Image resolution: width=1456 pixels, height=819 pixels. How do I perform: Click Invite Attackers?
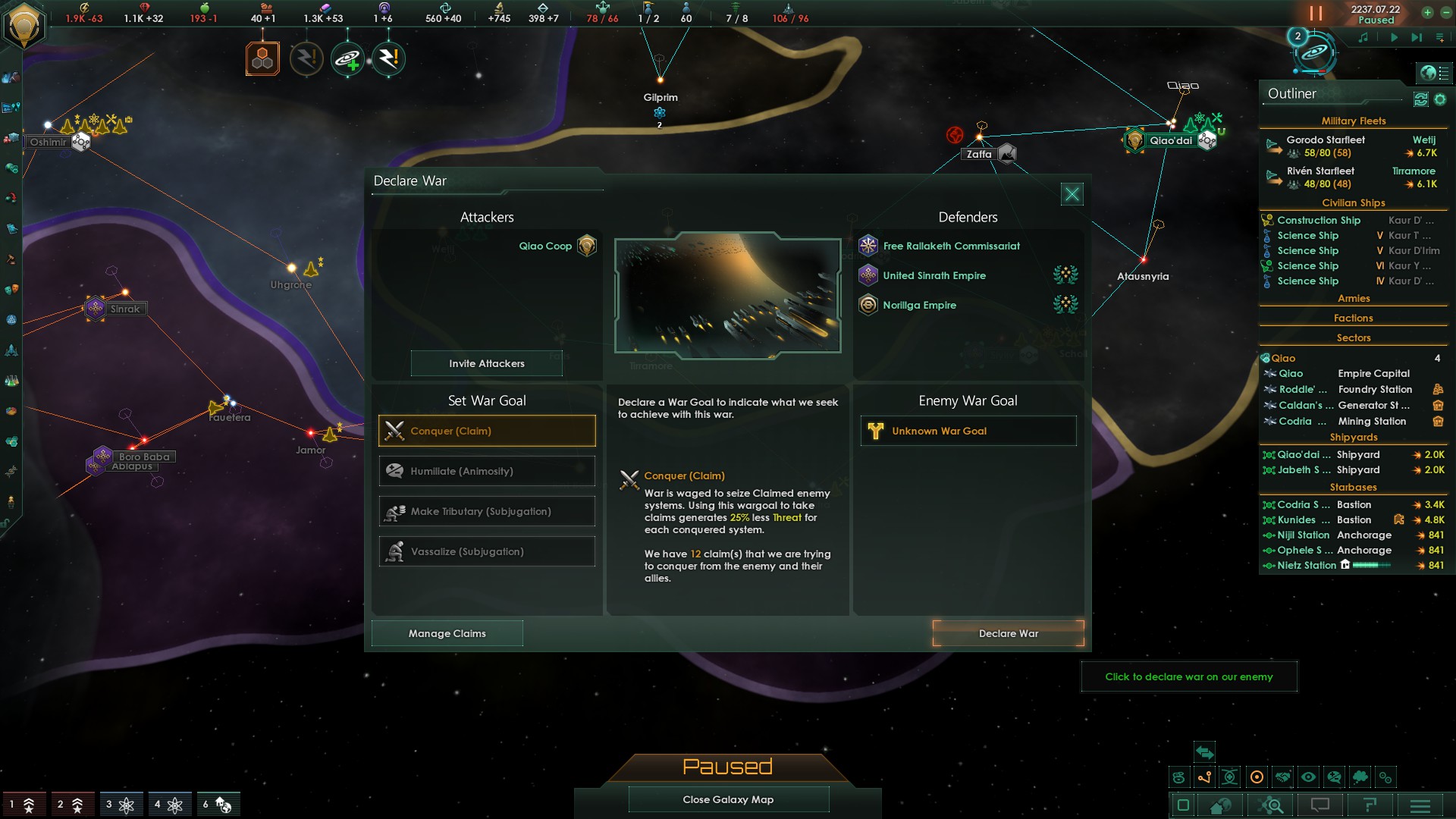[x=486, y=363]
